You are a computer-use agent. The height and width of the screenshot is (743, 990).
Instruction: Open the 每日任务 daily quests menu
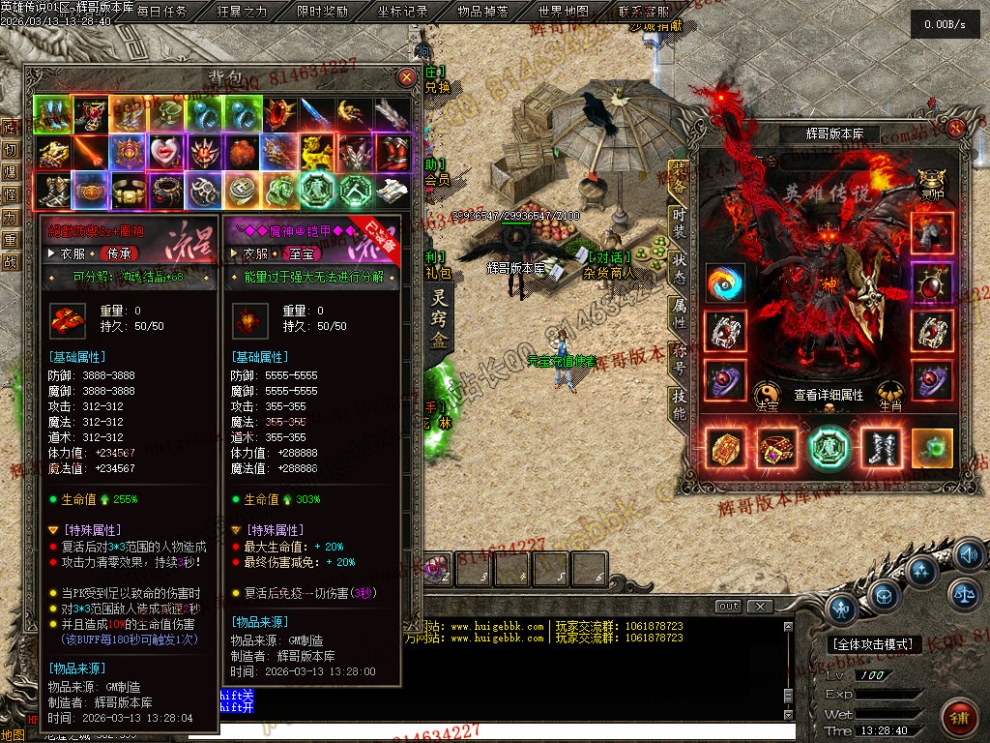point(162,12)
